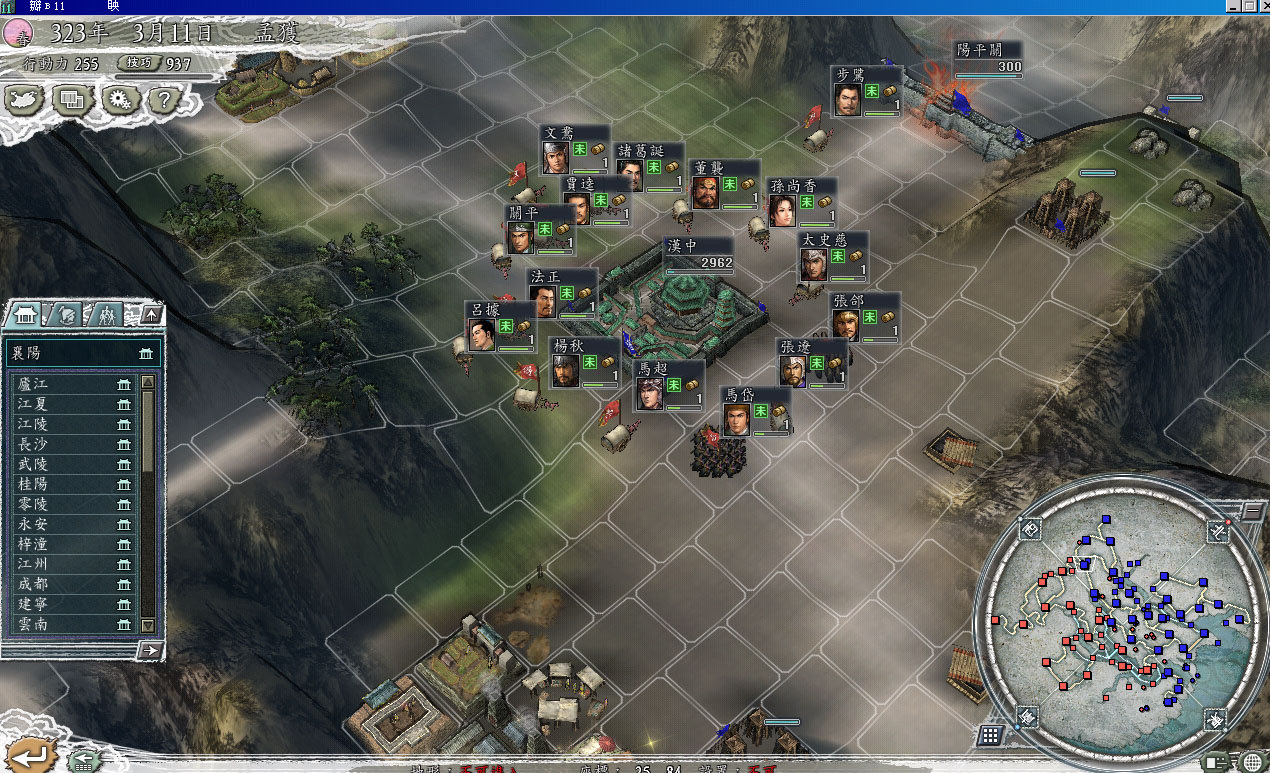Open the gear settings menu
The height and width of the screenshot is (773, 1270).
(120, 100)
